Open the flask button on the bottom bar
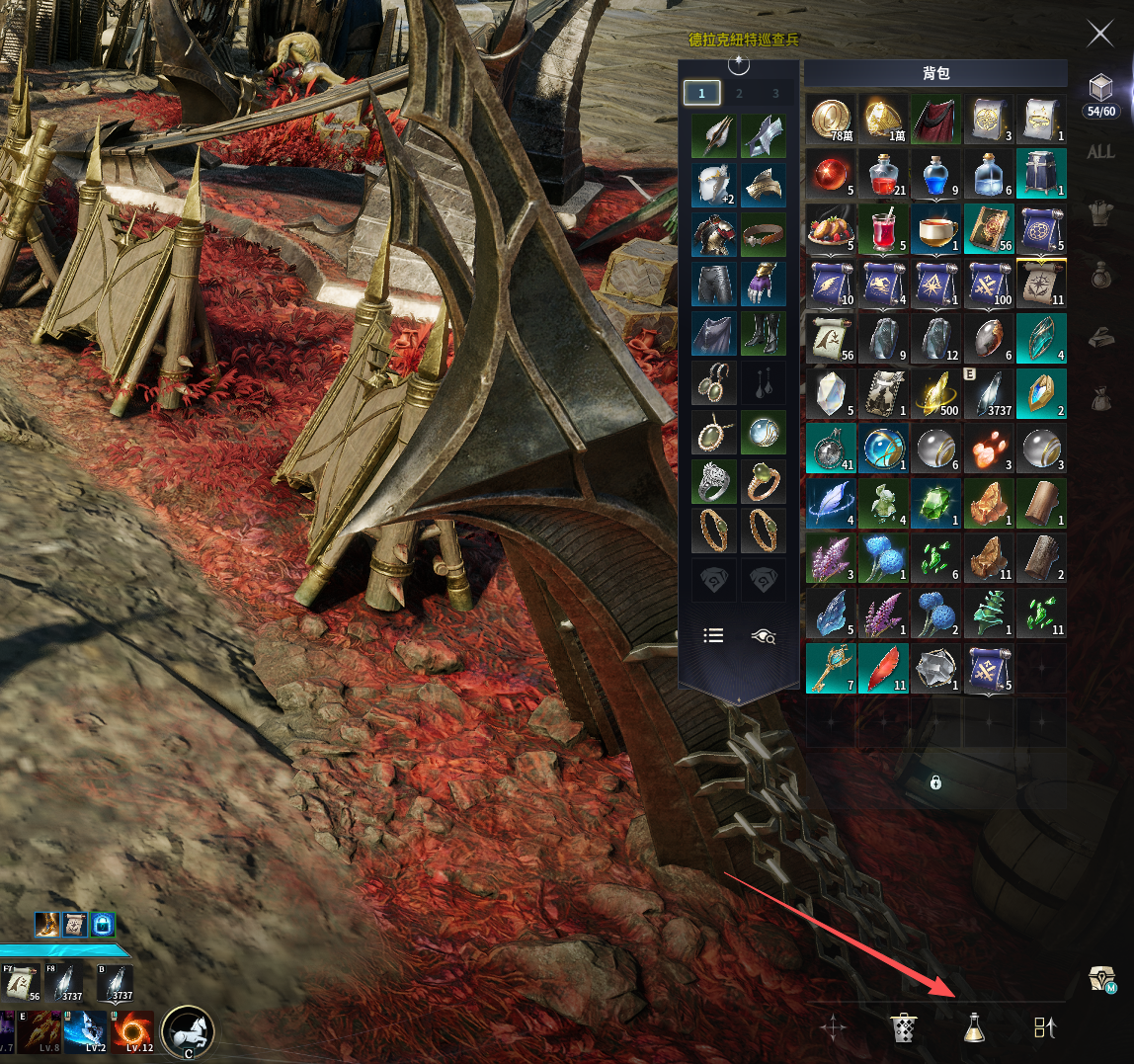1134x1064 pixels. pyautogui.click(x=974, y=1027)
